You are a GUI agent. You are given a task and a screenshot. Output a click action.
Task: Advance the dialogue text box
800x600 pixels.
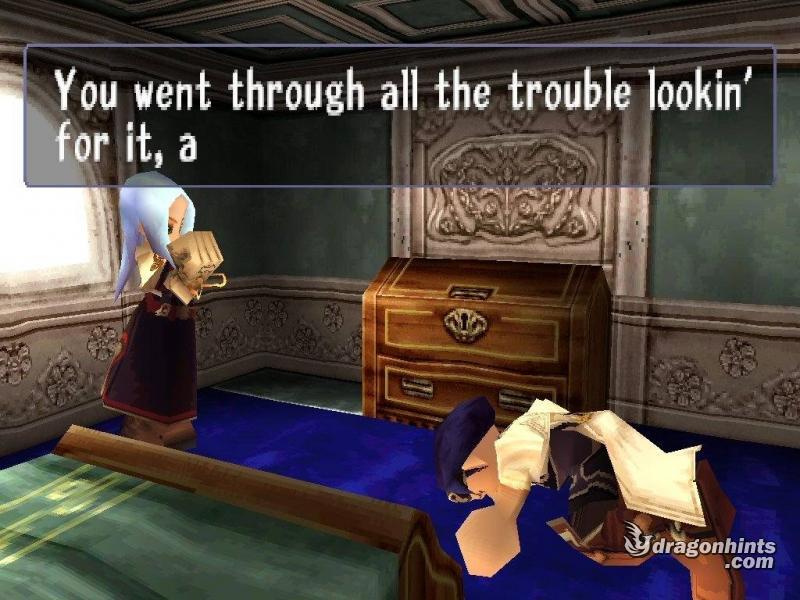[x=400, y=116]
